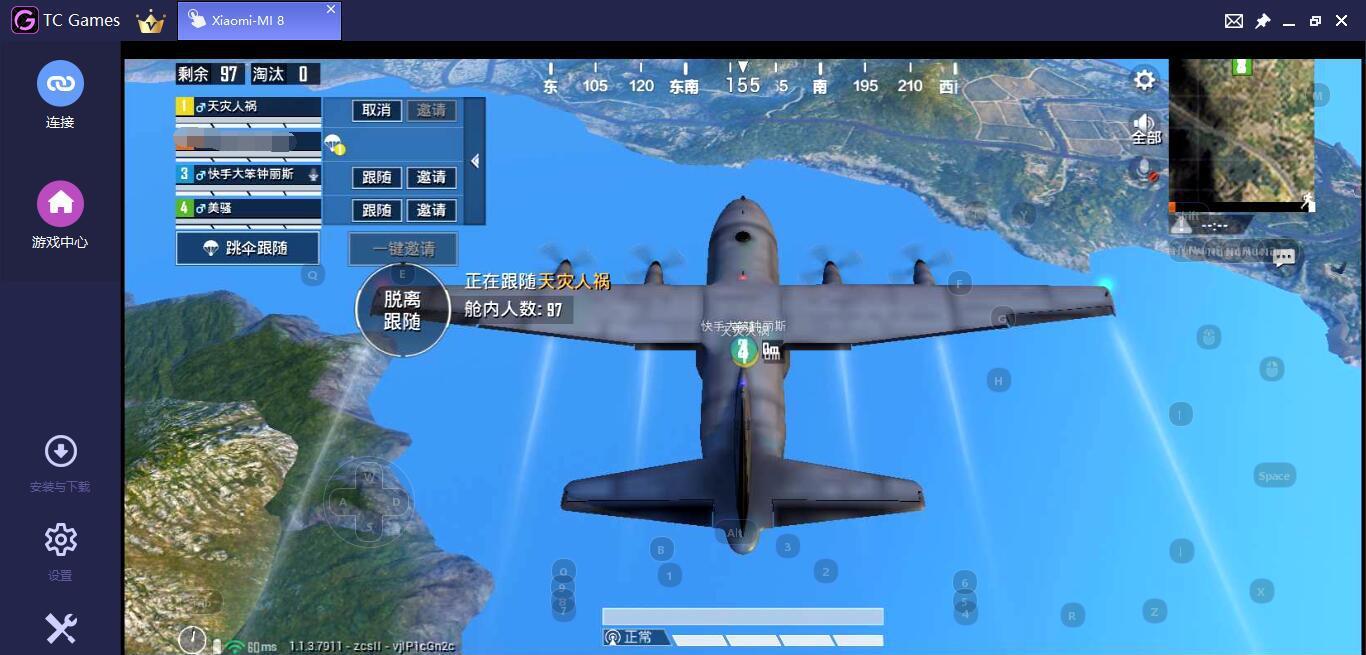Toggle the muted microphone icon
Screen dimensions: 1366x655
pyautogui.click(x=1145, y=170)
